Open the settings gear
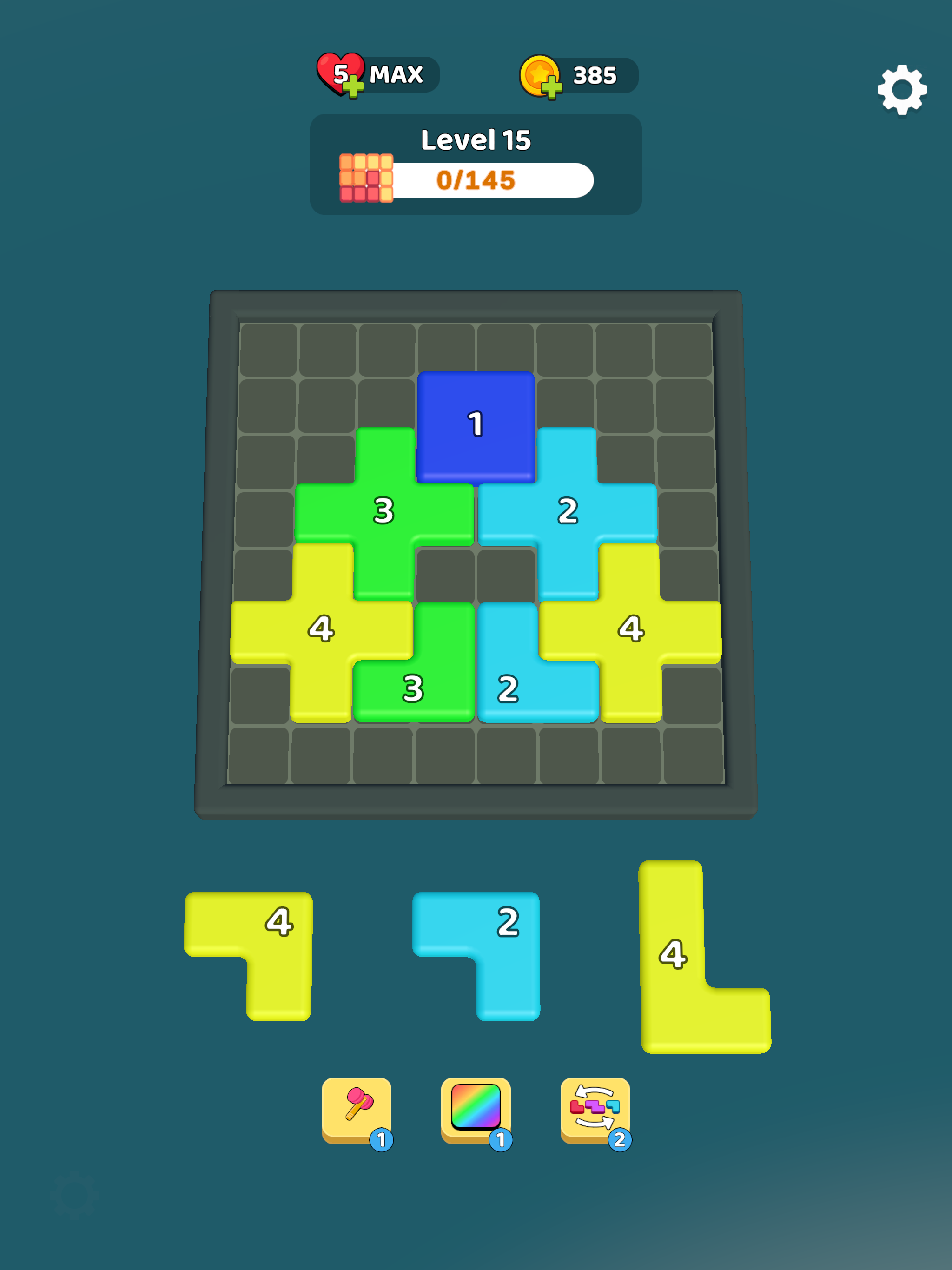This screenshot has height=1270, width=952. pos(903,91)
